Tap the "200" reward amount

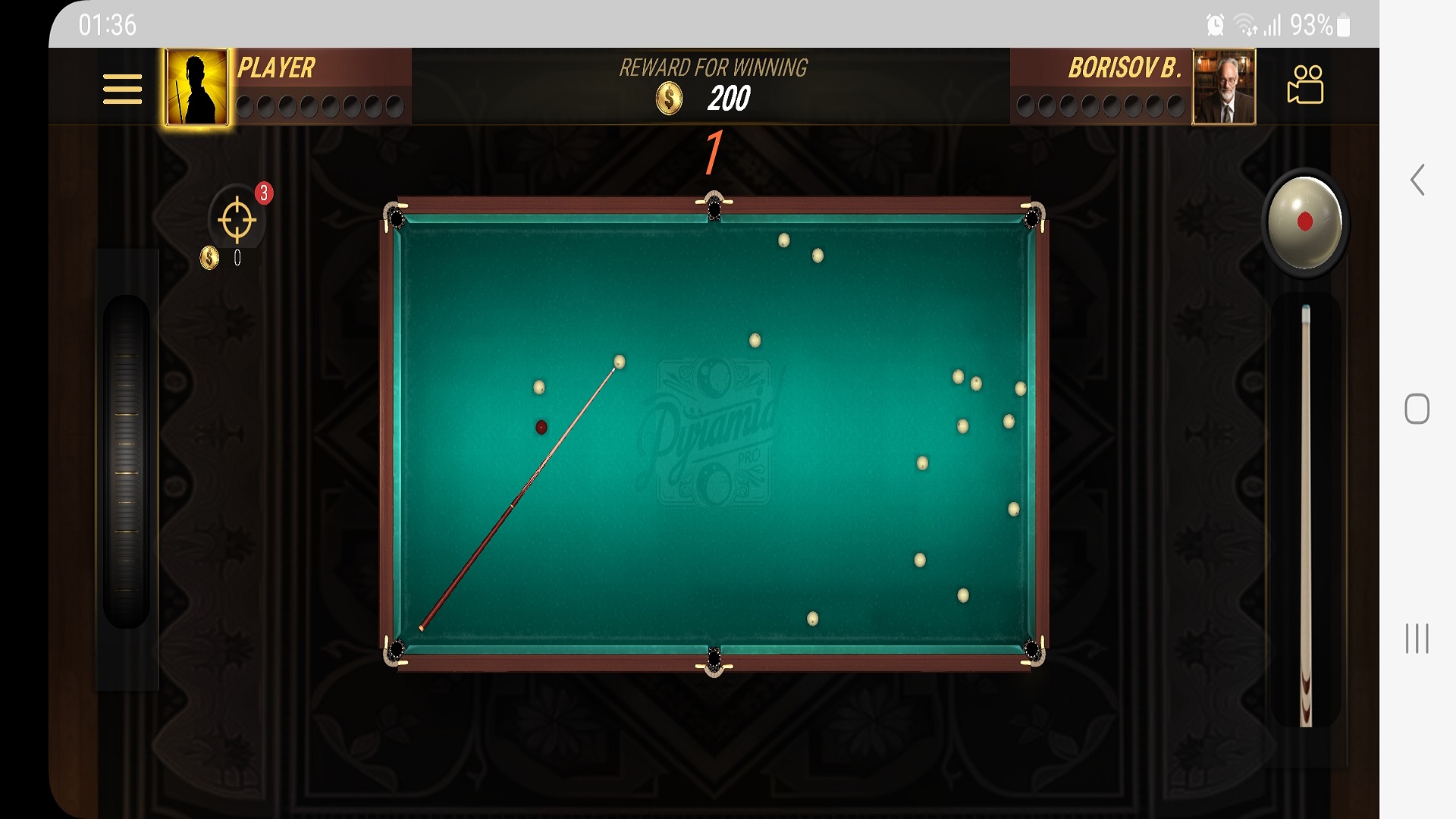click(x=730, y=97)
